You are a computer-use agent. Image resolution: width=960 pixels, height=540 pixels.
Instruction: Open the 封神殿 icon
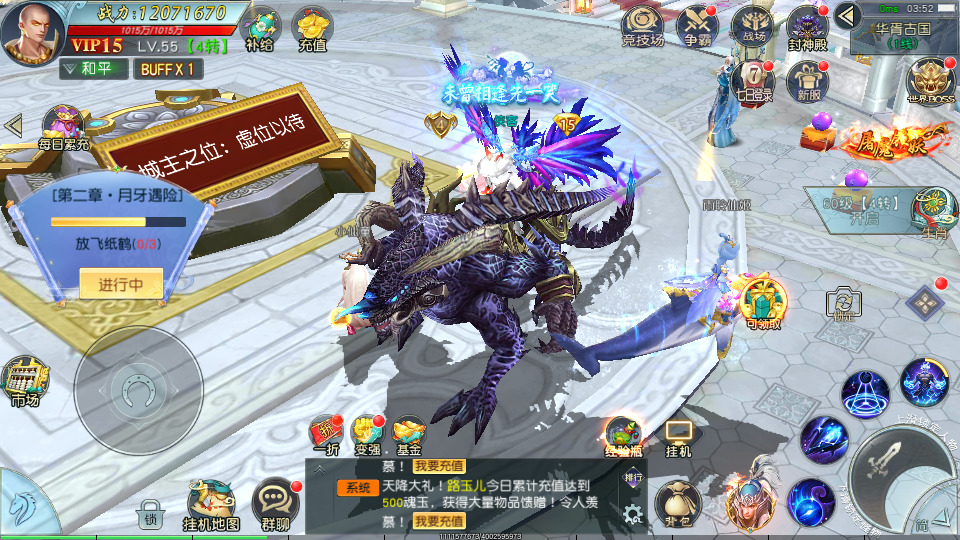click(x=807, y=24)
